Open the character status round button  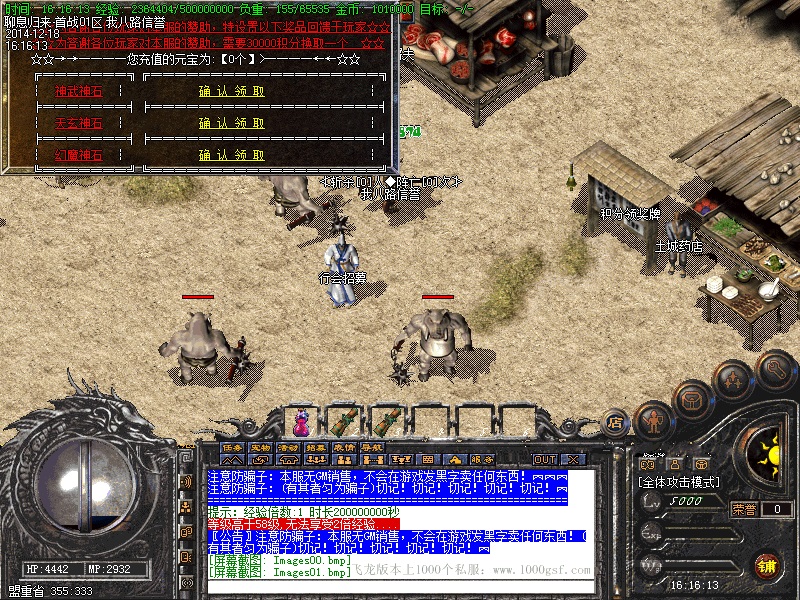pyautogui.click(x=653, y=421)
